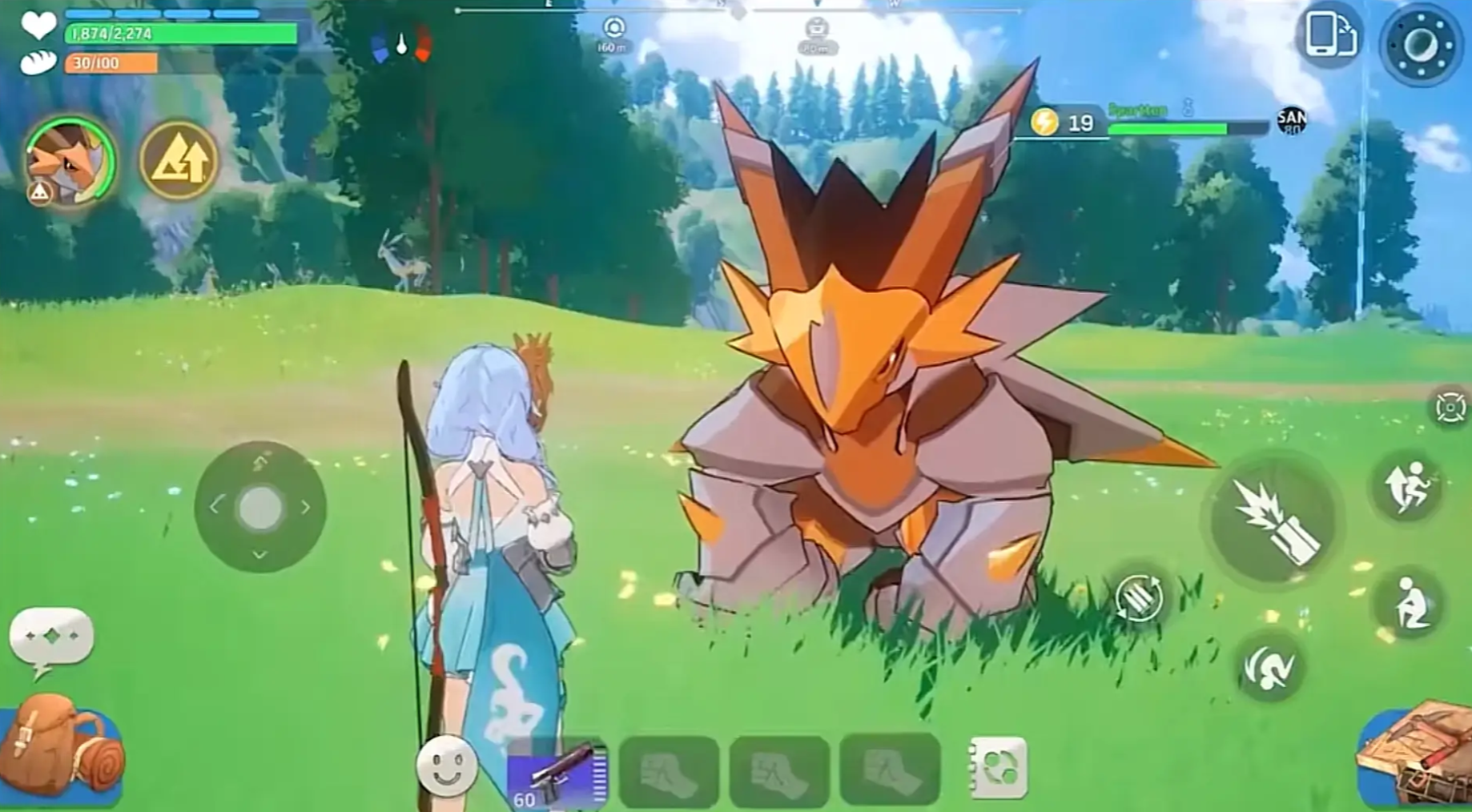Fire the arrow attack button
The width and height of the screenshot is (1472, 812).
coord(1274,521)
